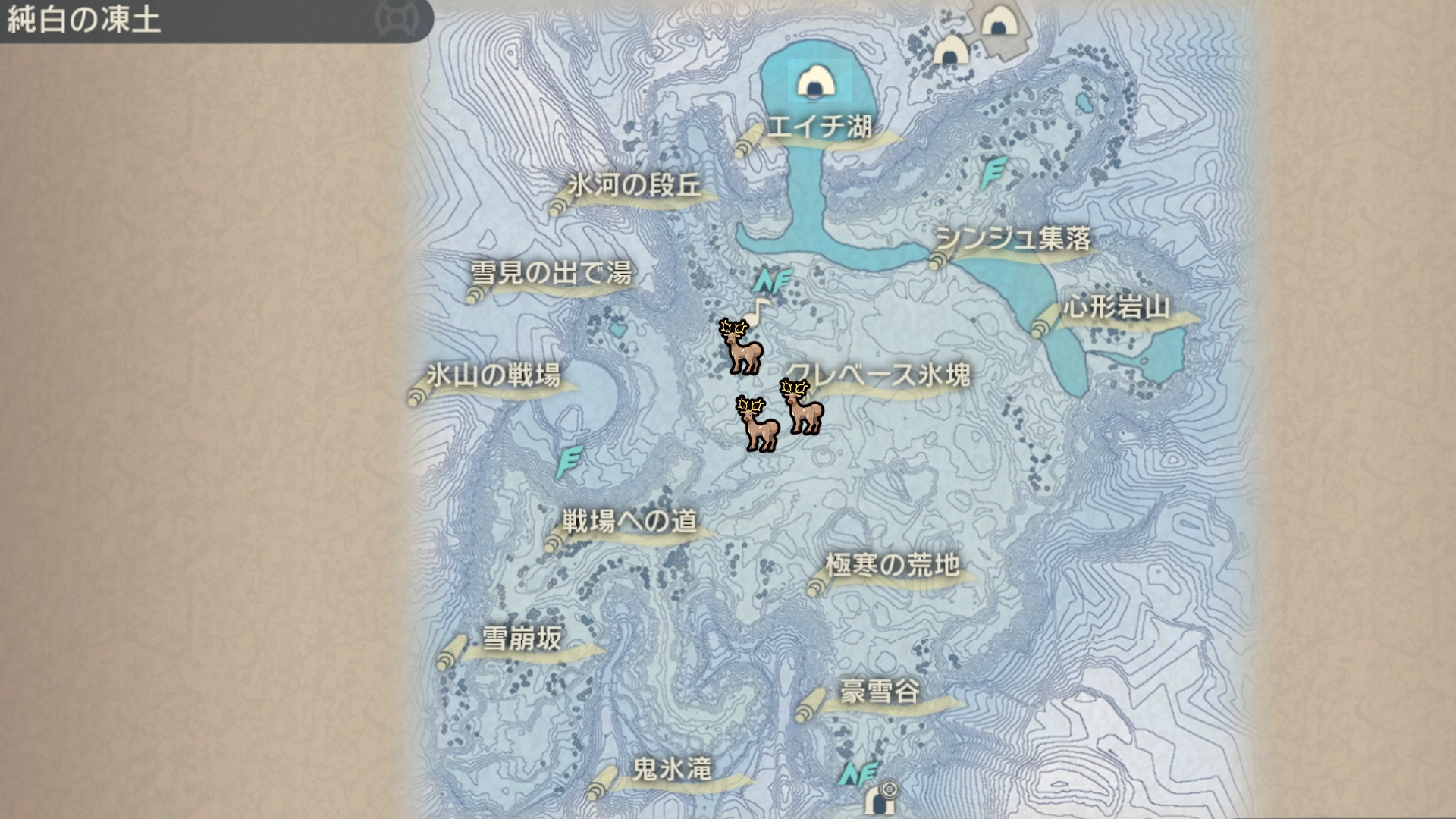Choose the クレベース氷塊 location label

880,375
